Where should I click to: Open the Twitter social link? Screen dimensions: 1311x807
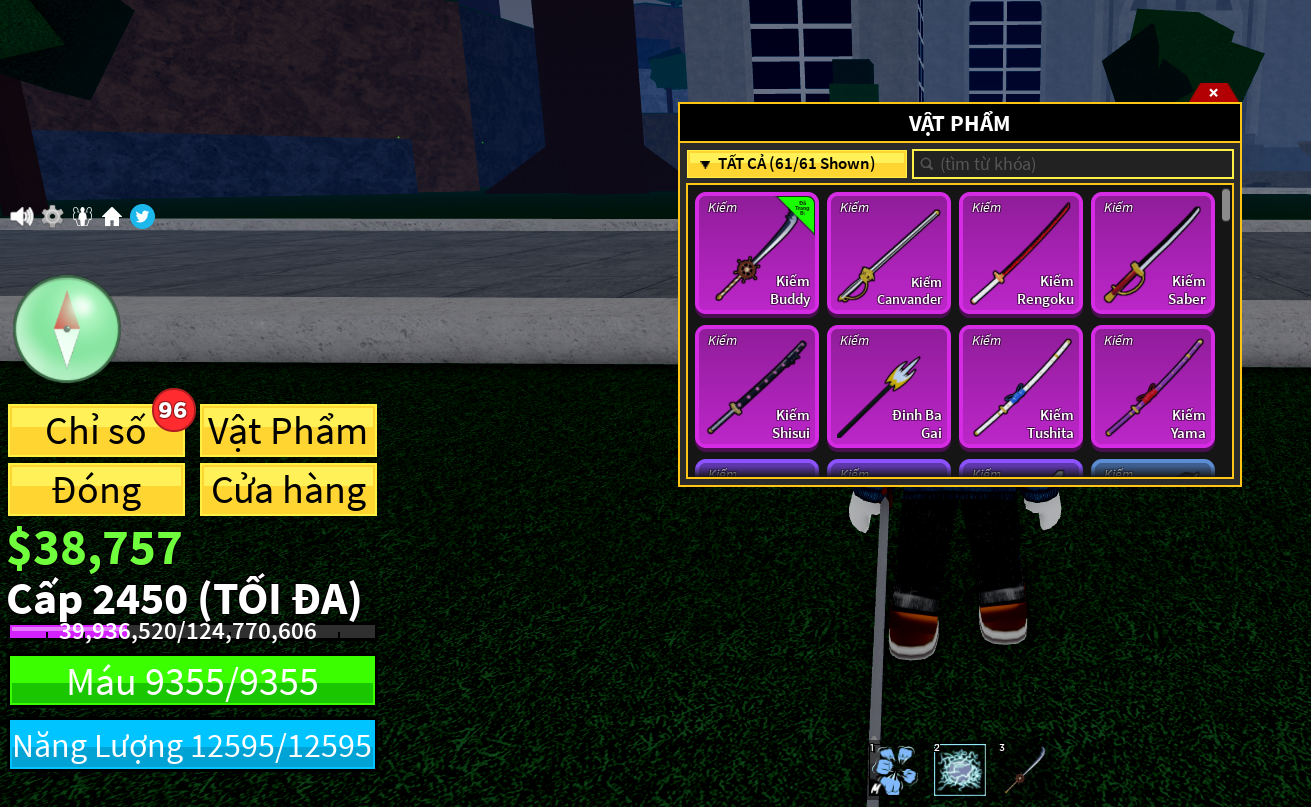click(x=142, y=216)
